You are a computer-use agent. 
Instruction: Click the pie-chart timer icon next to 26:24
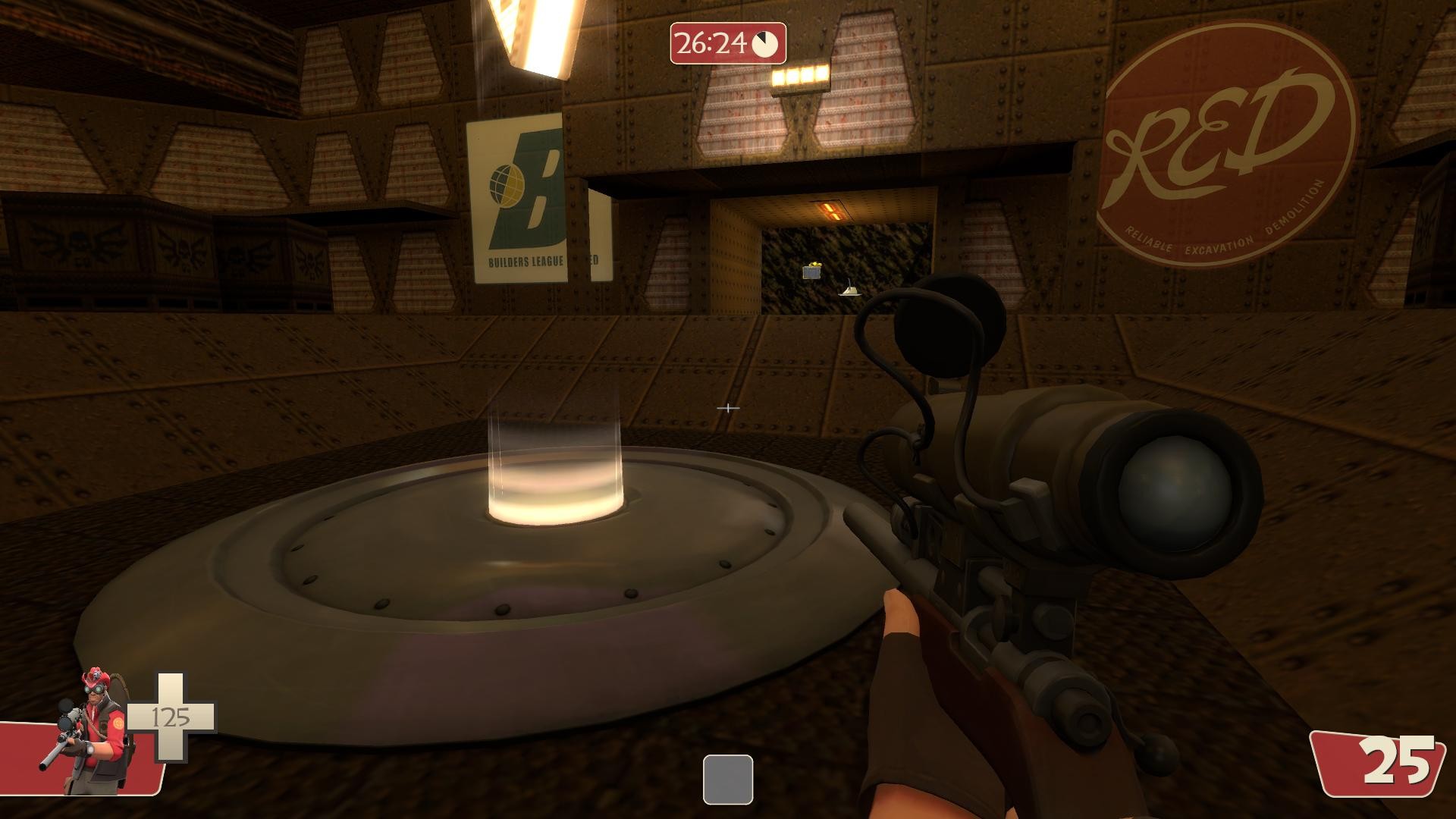(x=764, y=43)
